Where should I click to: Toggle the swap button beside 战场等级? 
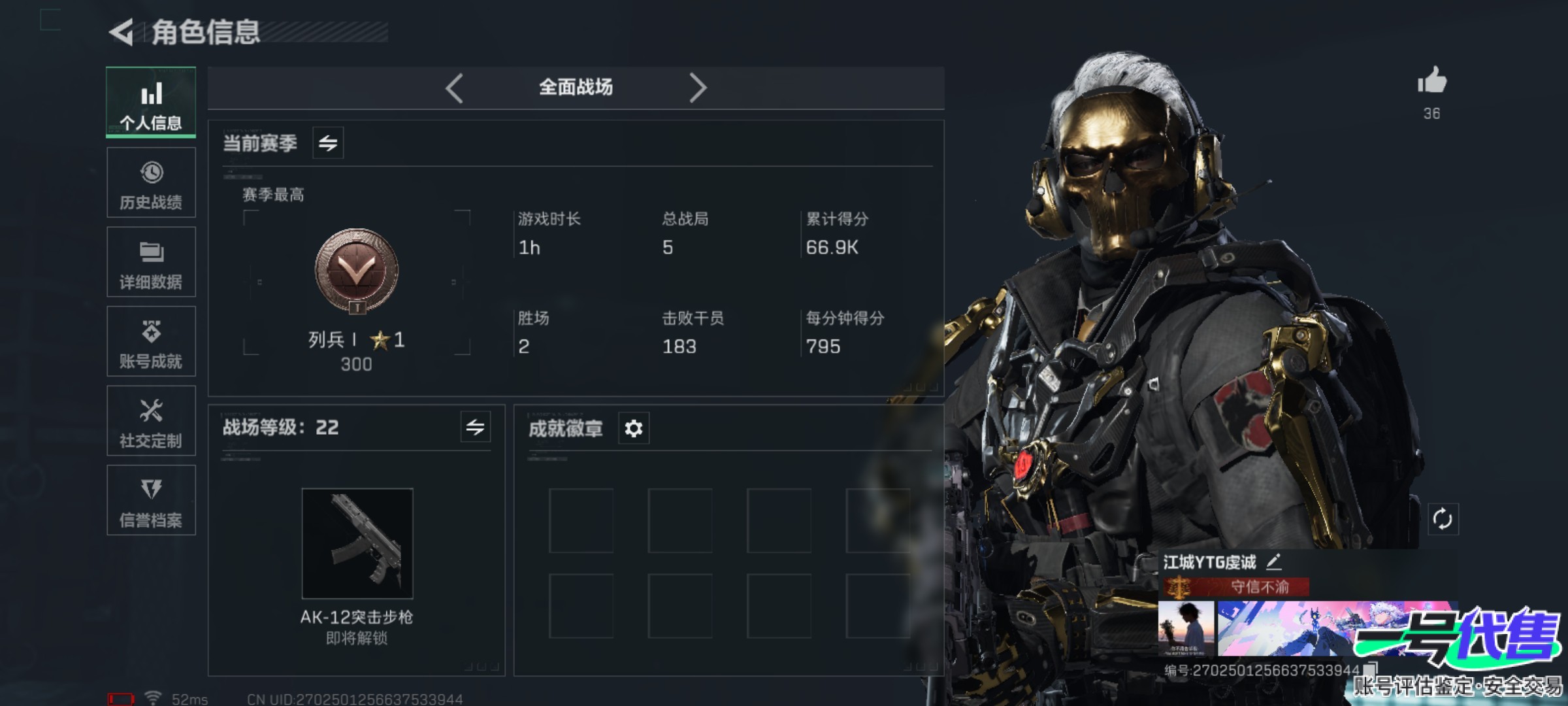pyautogui.click(x=475, y=428)
